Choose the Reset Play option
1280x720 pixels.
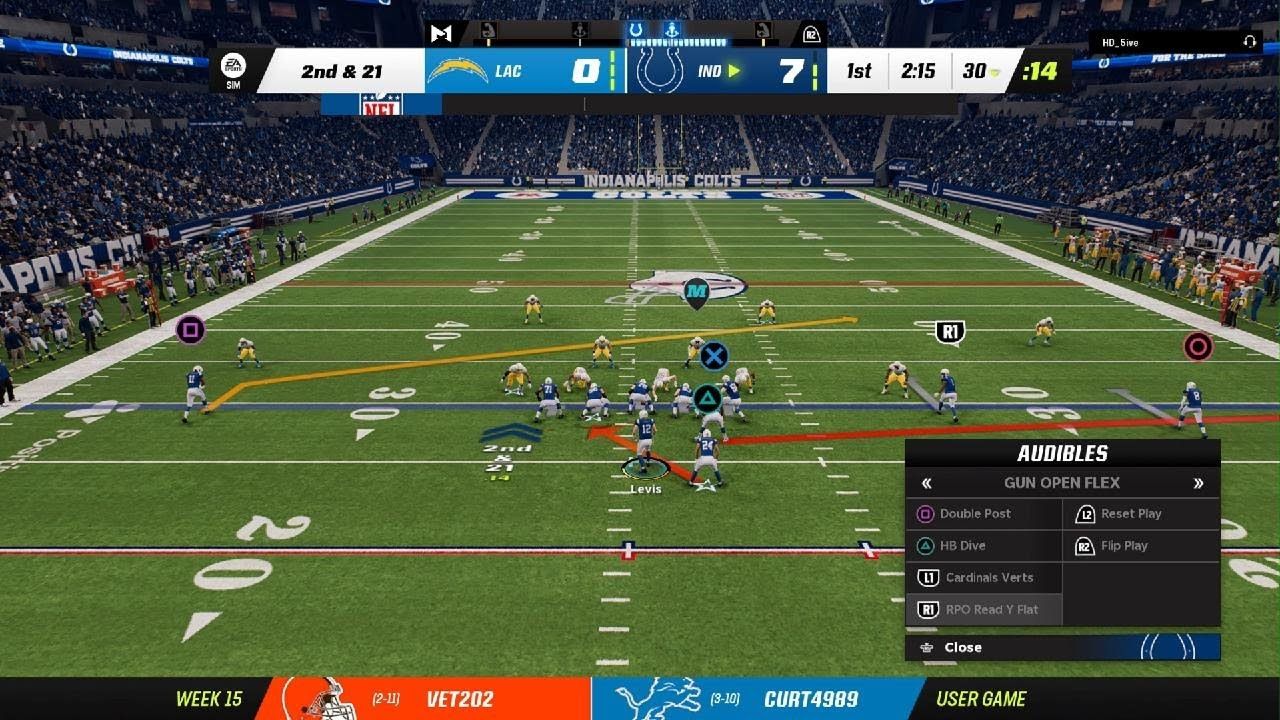point(1130,514)
